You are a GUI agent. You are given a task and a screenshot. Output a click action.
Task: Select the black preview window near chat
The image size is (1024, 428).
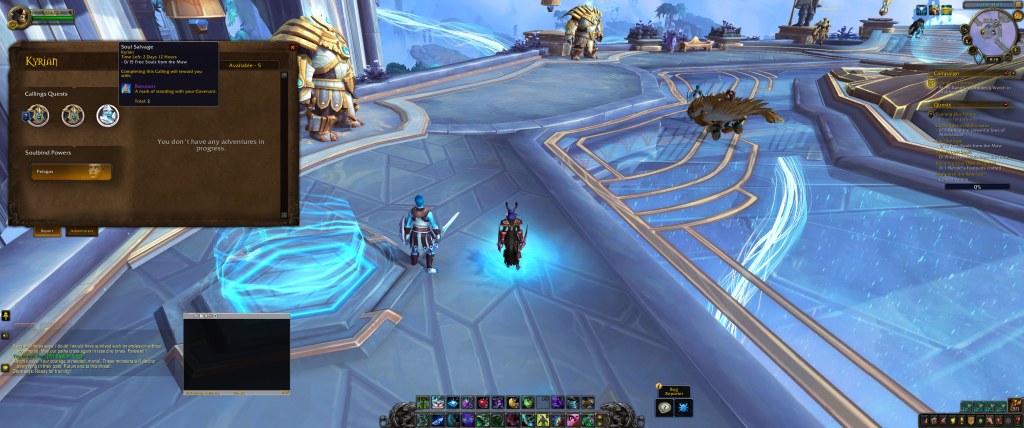(x=237, y=354)
